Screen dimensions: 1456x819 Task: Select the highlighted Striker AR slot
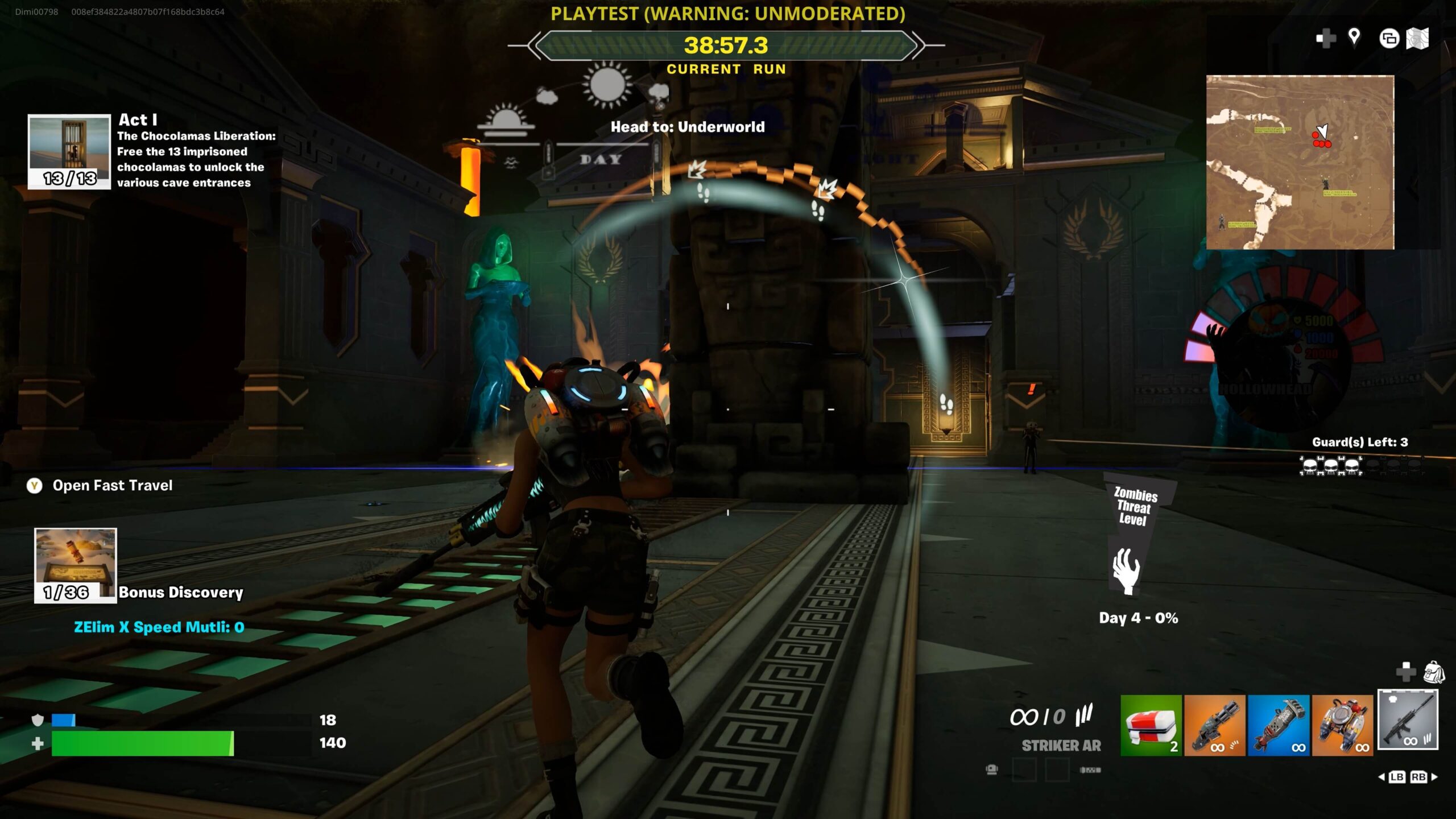pyautogui.click(x=1408, y=720)
